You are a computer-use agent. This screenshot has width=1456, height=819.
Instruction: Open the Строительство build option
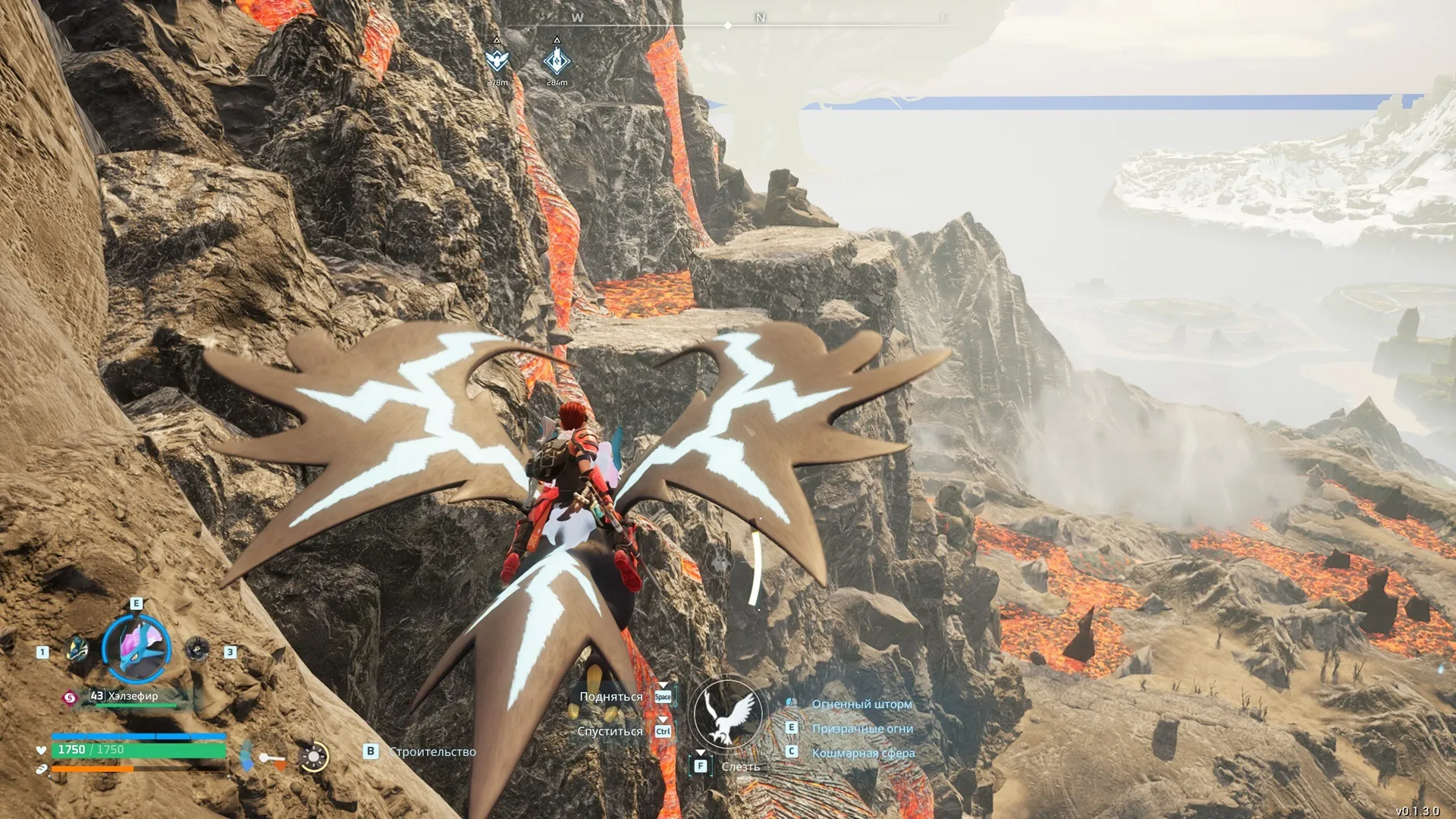click(432, 752)
